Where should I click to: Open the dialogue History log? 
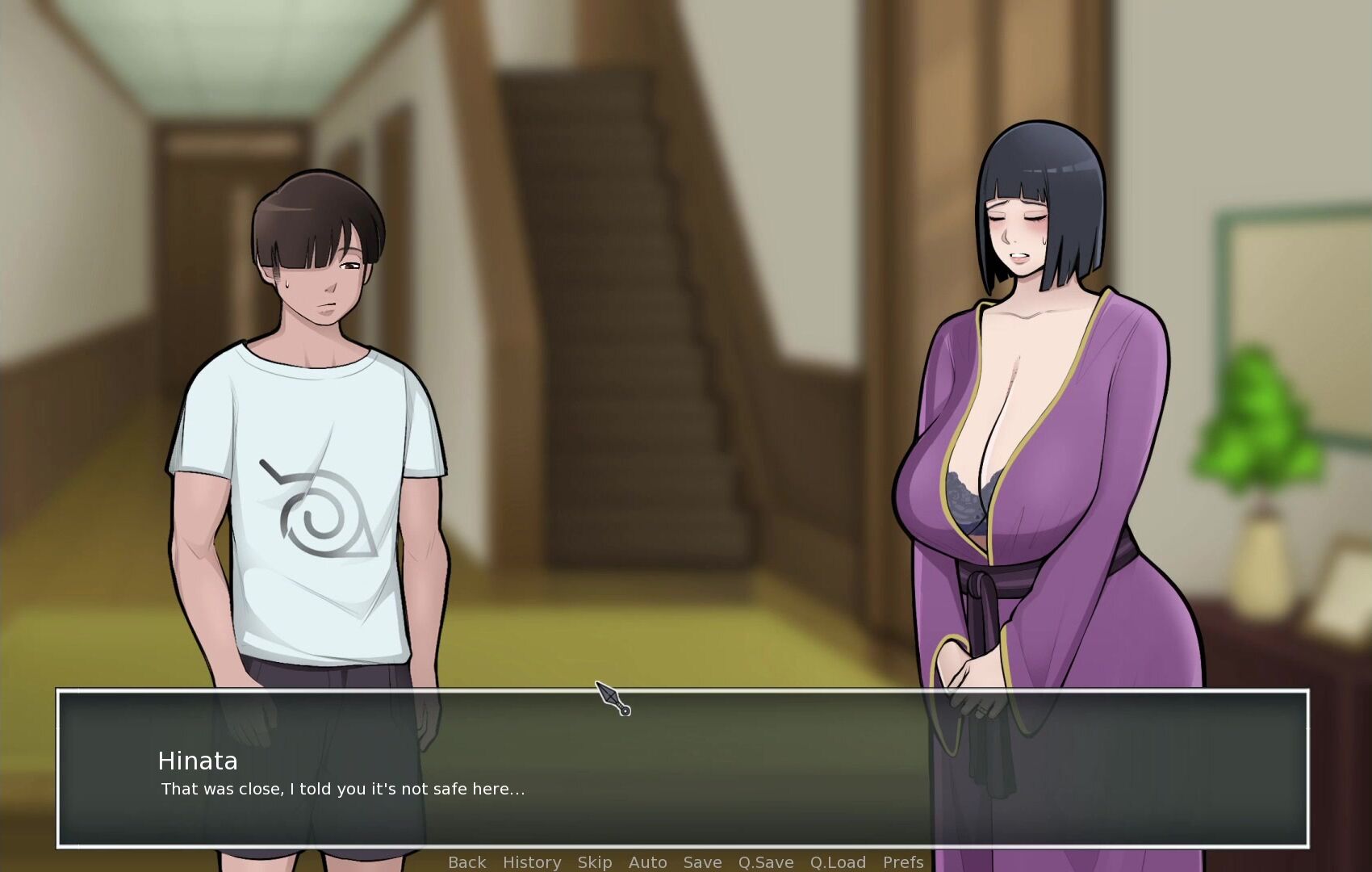pyautogui.click(x=532, y=862)
